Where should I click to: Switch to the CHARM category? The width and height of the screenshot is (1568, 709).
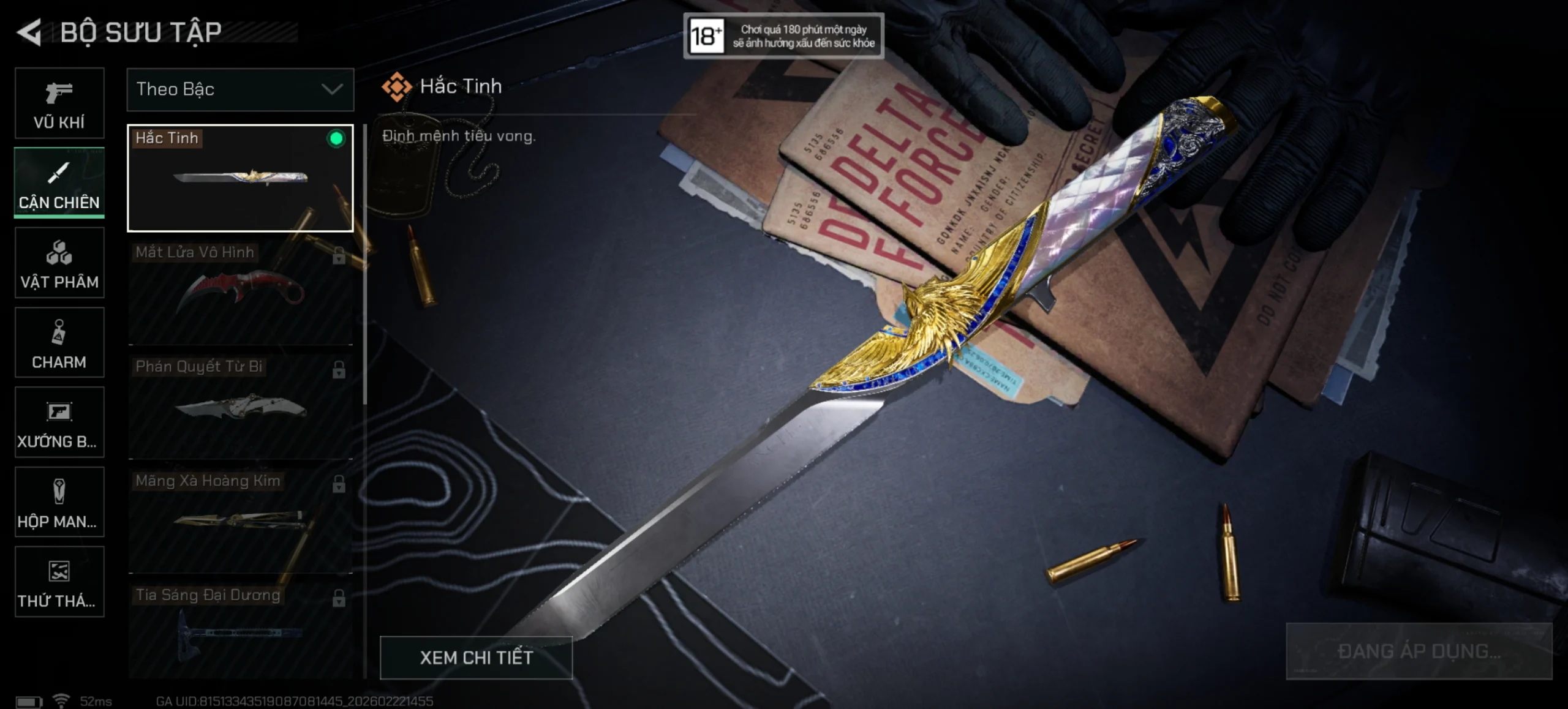(x=59, y=342)
